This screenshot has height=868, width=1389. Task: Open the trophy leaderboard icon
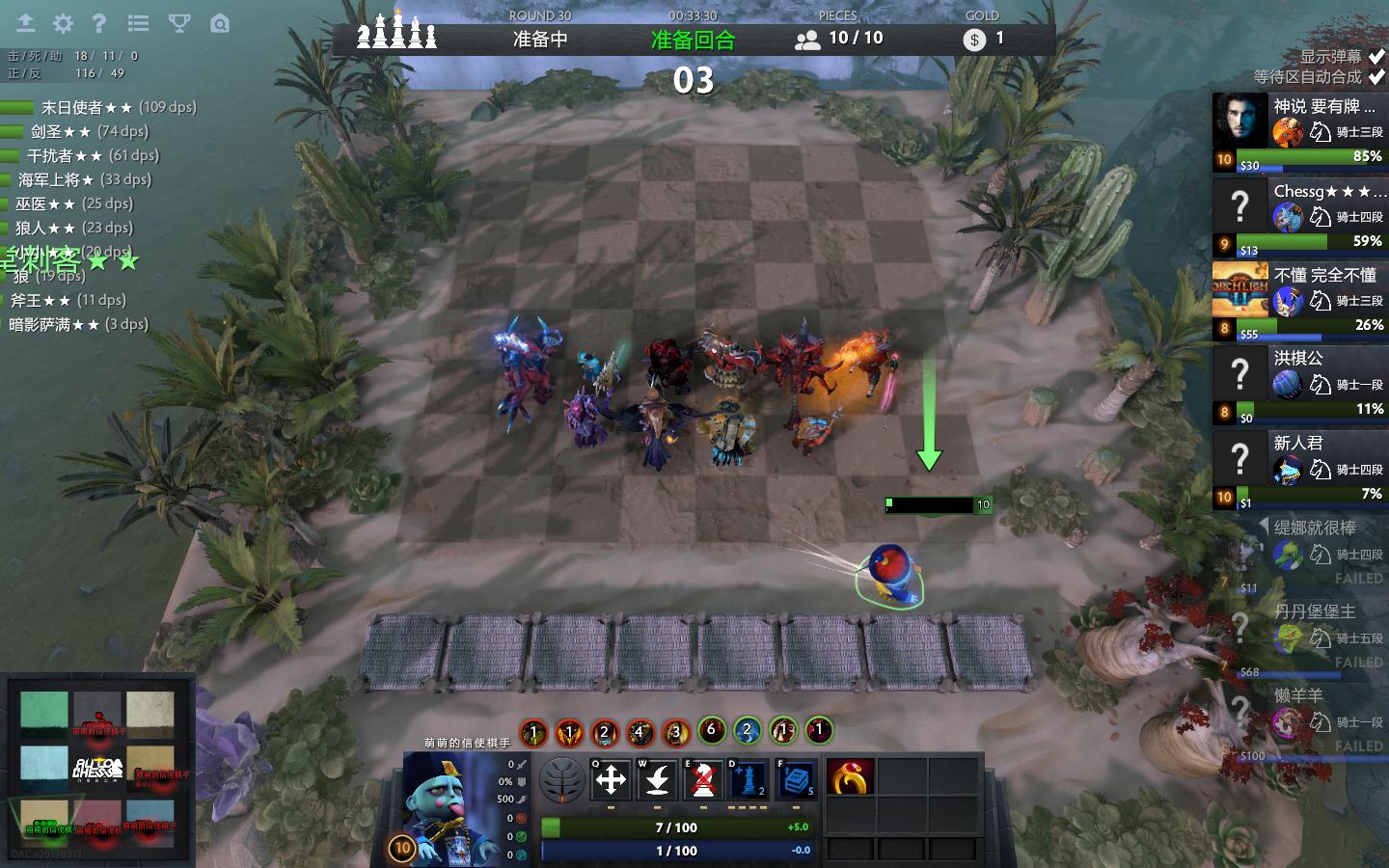(x=178, y=23)
